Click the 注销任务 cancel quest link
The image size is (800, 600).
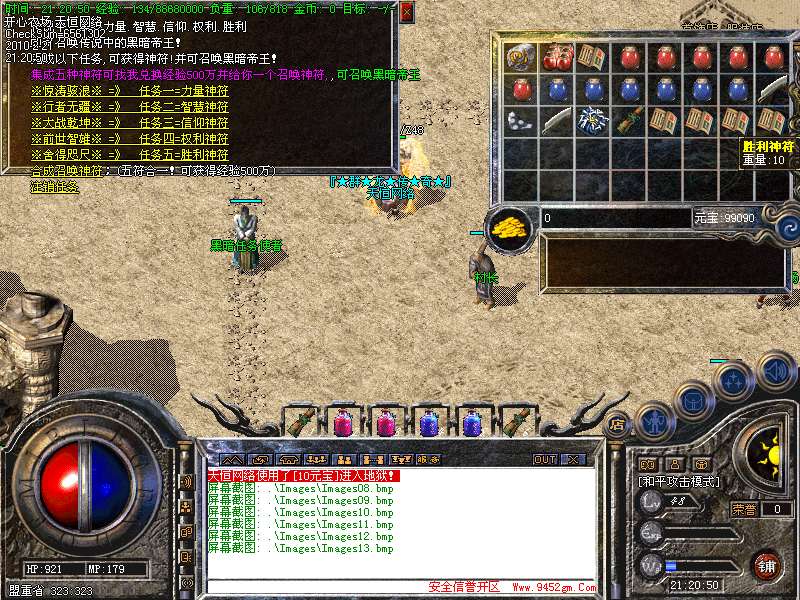(x=54, y=186)
